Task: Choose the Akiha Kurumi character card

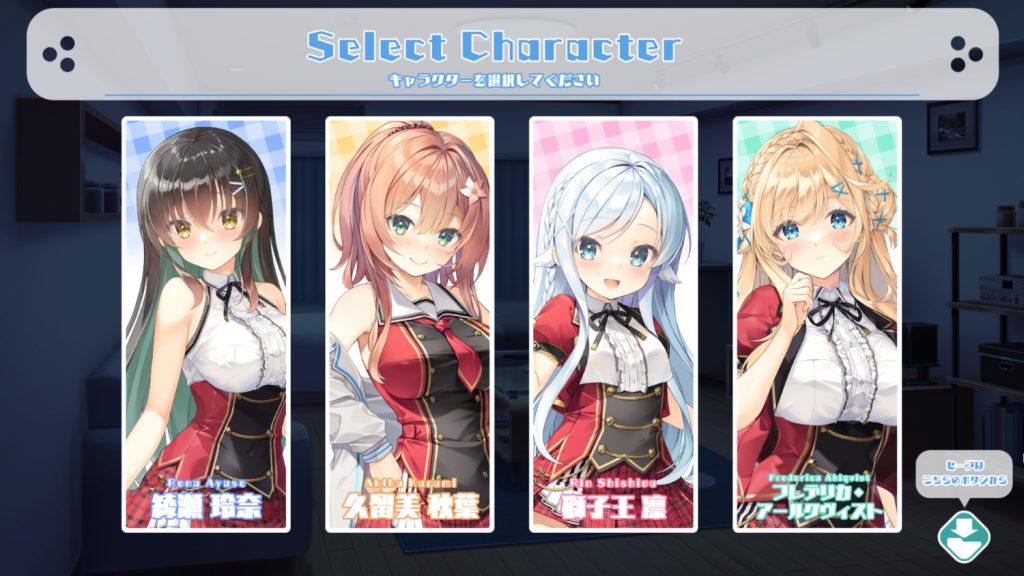Action: pos(410,323)
